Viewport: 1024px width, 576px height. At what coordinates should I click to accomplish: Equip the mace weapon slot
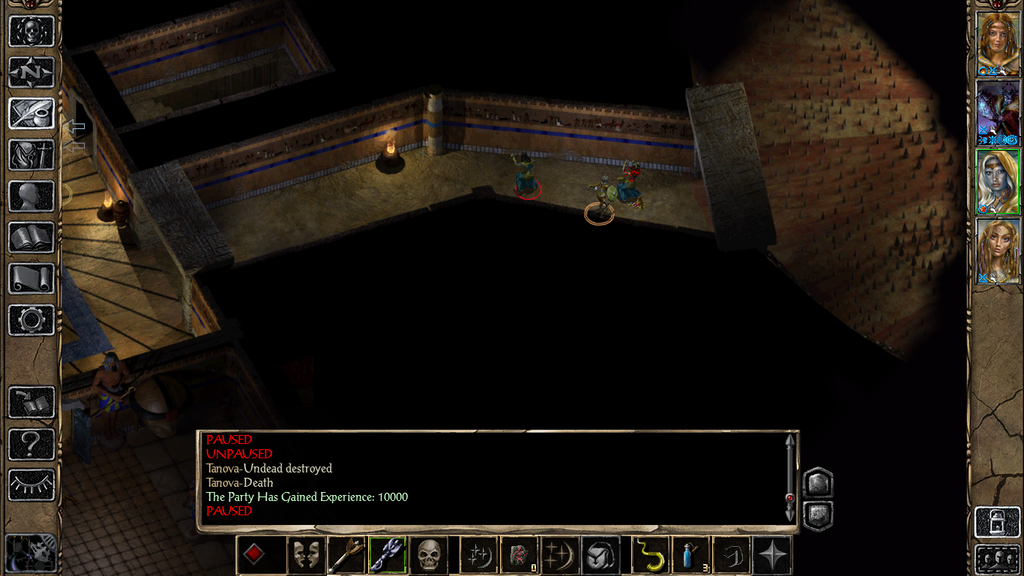[x=346, y=555]
